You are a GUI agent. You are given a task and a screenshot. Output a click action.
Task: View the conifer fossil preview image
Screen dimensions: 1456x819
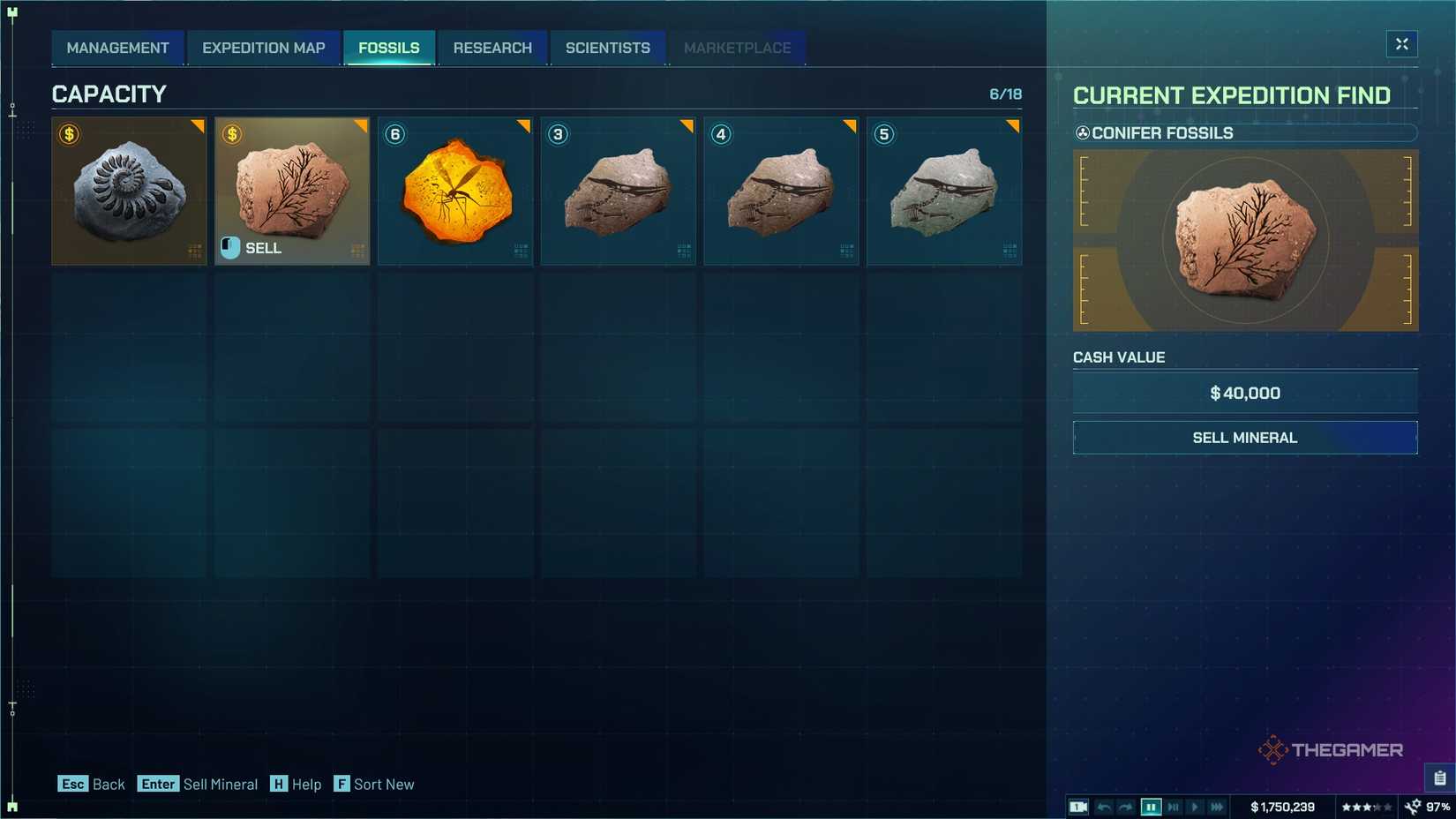[x=1244, y=240]
